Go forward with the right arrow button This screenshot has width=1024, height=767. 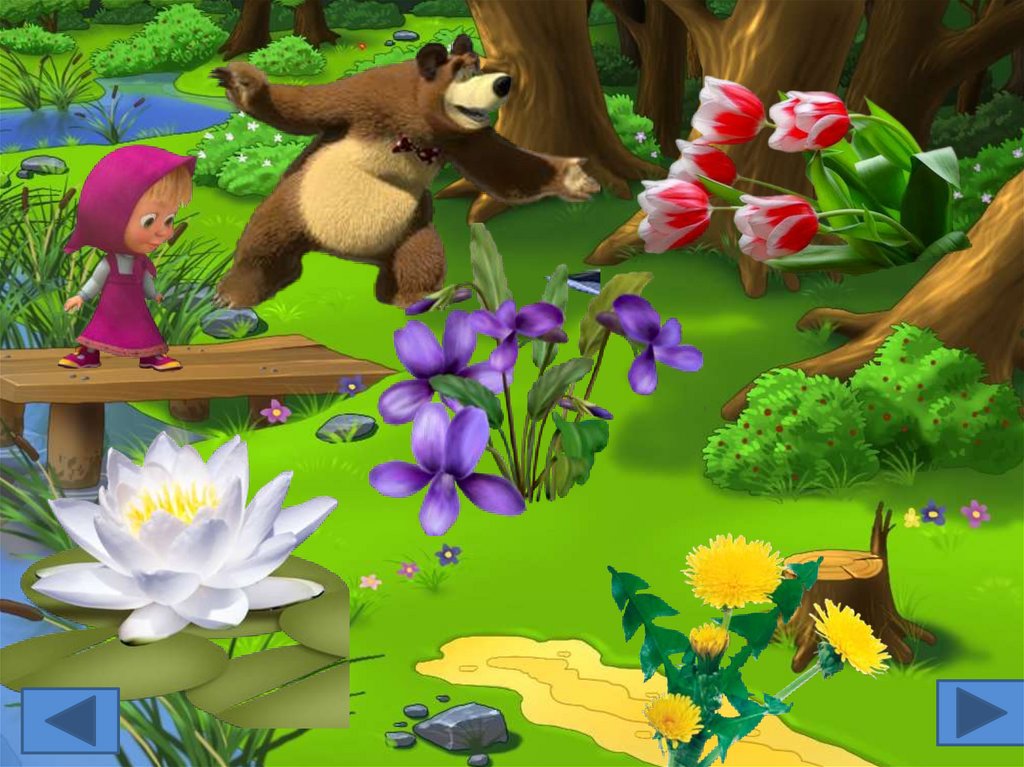coord(979,712)
